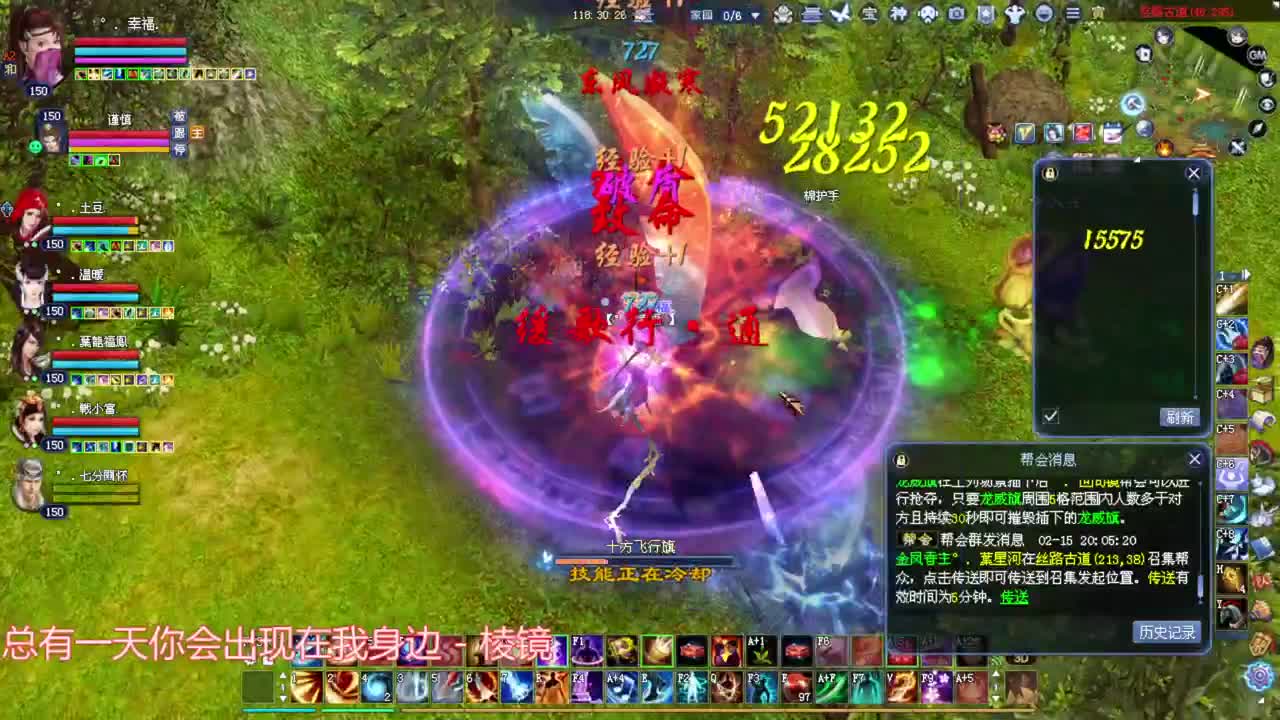
Task: Click the 帮会 tag in the guild message panel
Action: [916, 540]
